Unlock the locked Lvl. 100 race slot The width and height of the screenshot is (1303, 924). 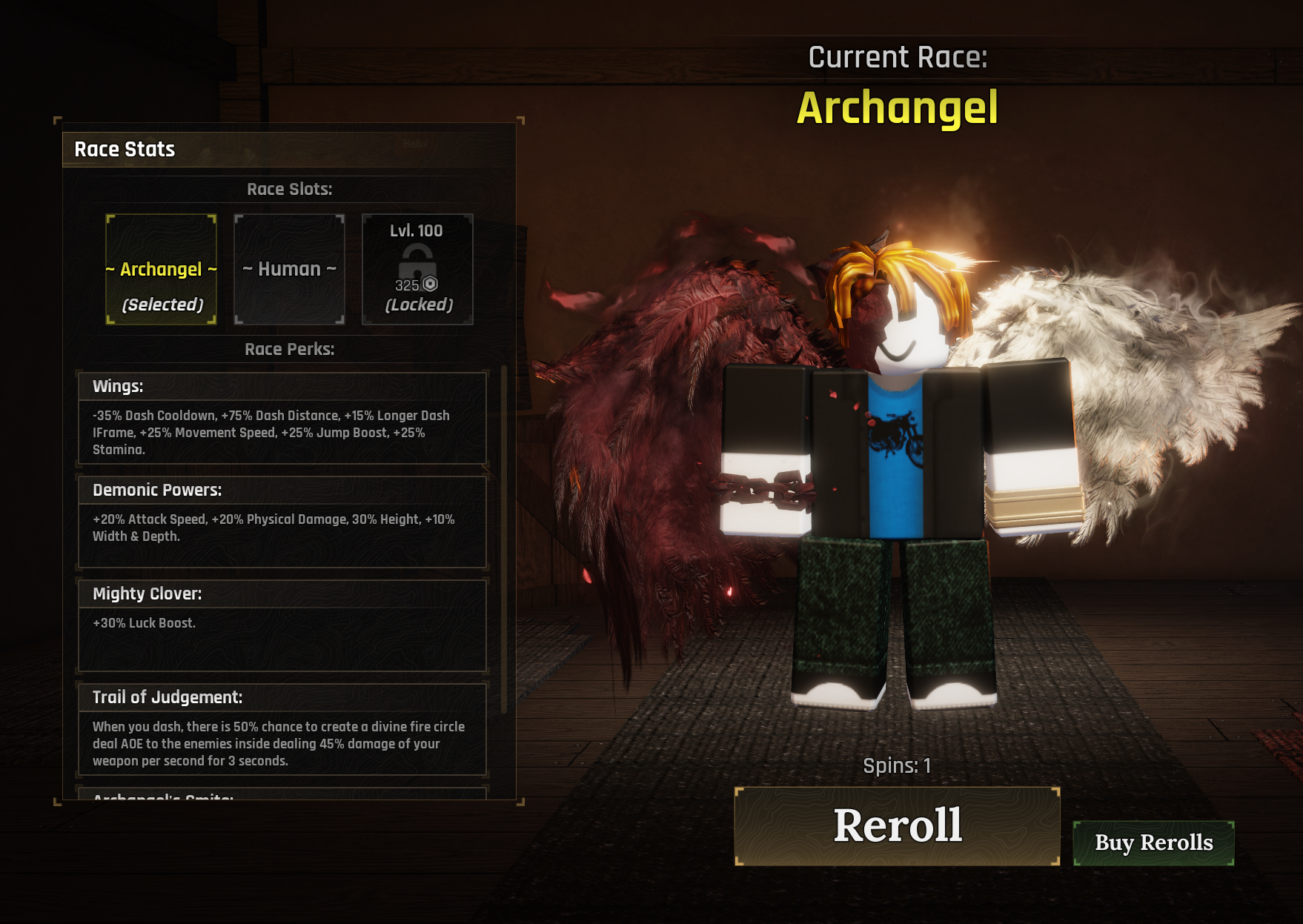417,270
